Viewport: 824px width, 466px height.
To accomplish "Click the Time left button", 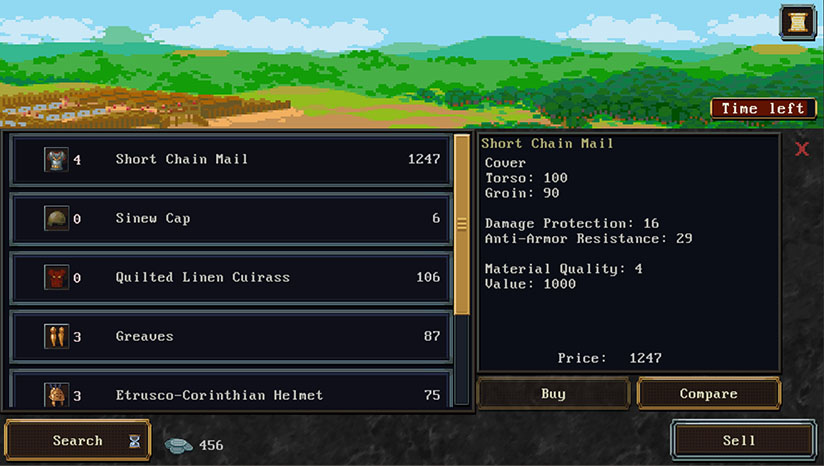I will (x=763, y=108).
